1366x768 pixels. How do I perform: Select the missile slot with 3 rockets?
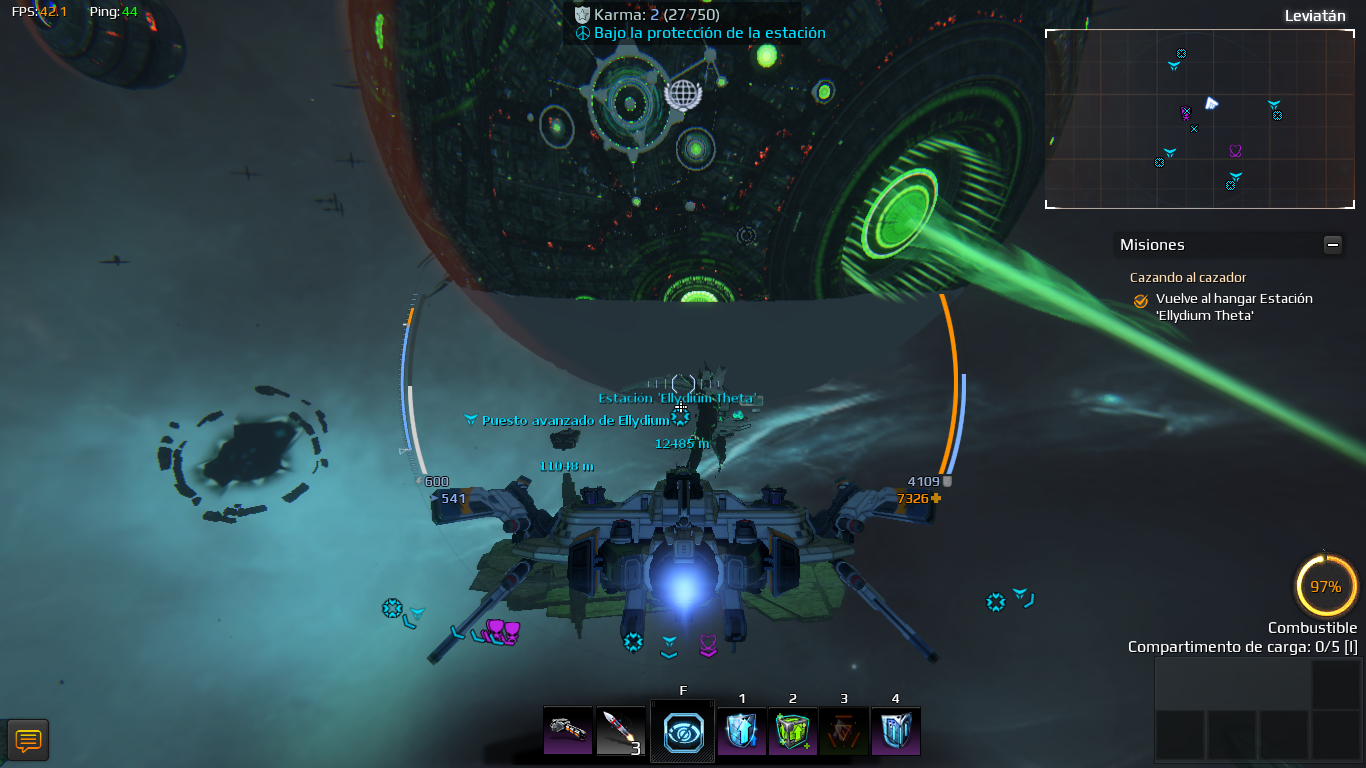click(620, 731)
